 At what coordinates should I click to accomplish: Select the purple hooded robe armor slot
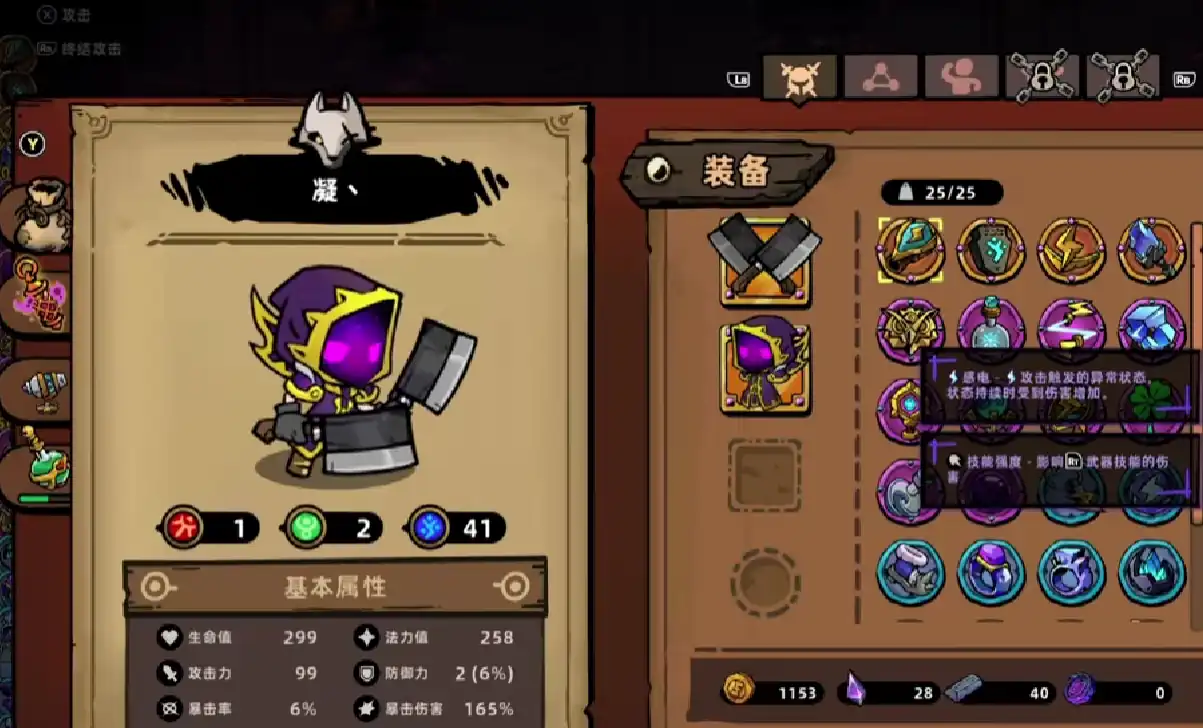point(765,368)
